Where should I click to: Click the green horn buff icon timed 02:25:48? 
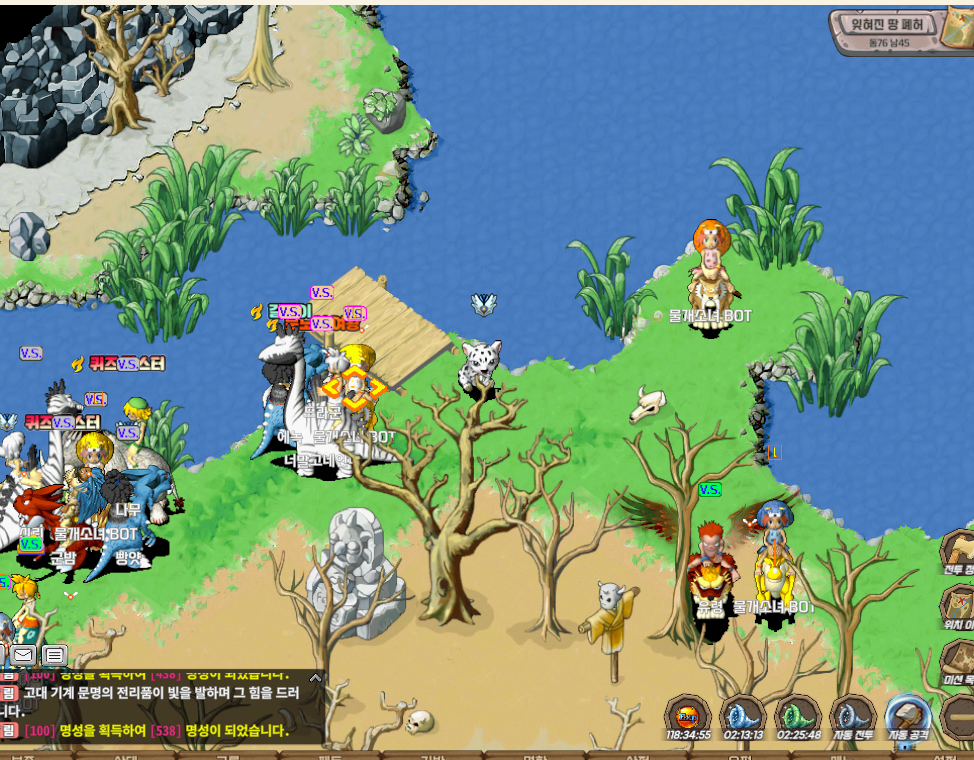click(x=798, y=715)
